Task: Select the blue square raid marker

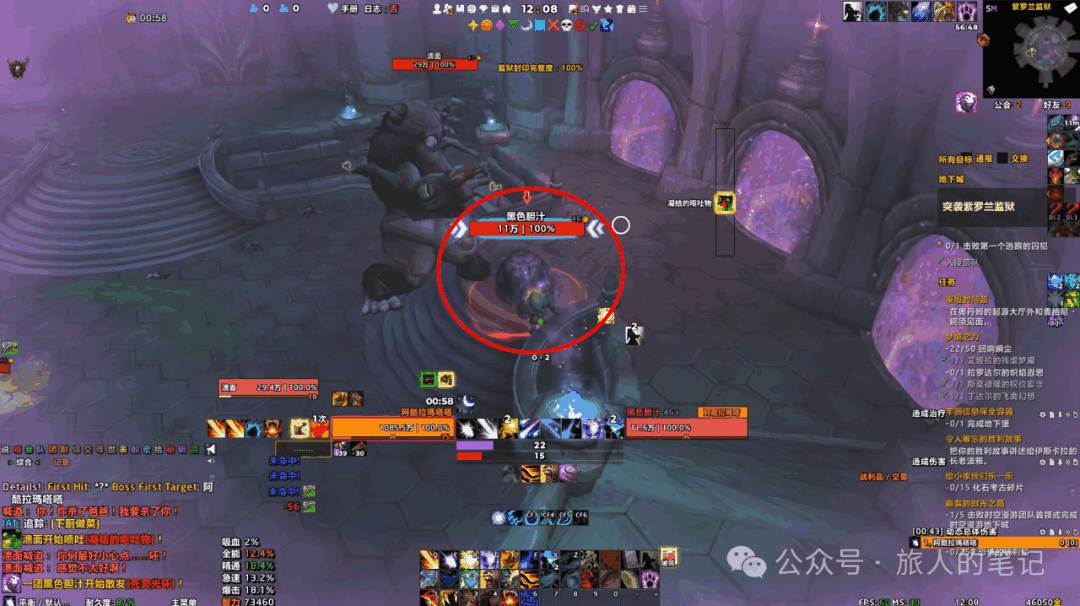Action: click(540, 25)
